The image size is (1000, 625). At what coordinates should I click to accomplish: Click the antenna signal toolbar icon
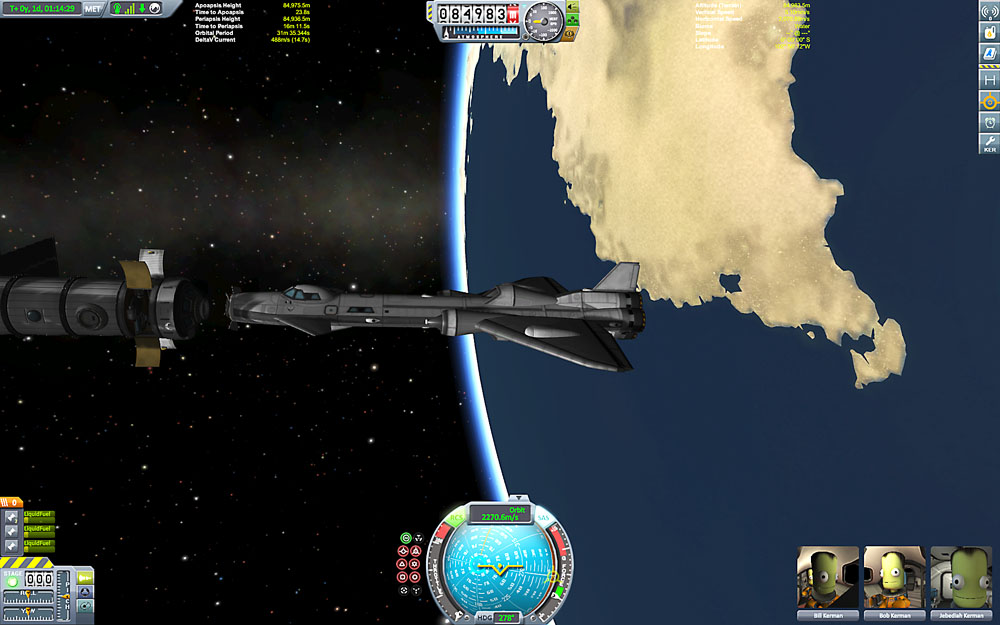(x=989, y=12)
